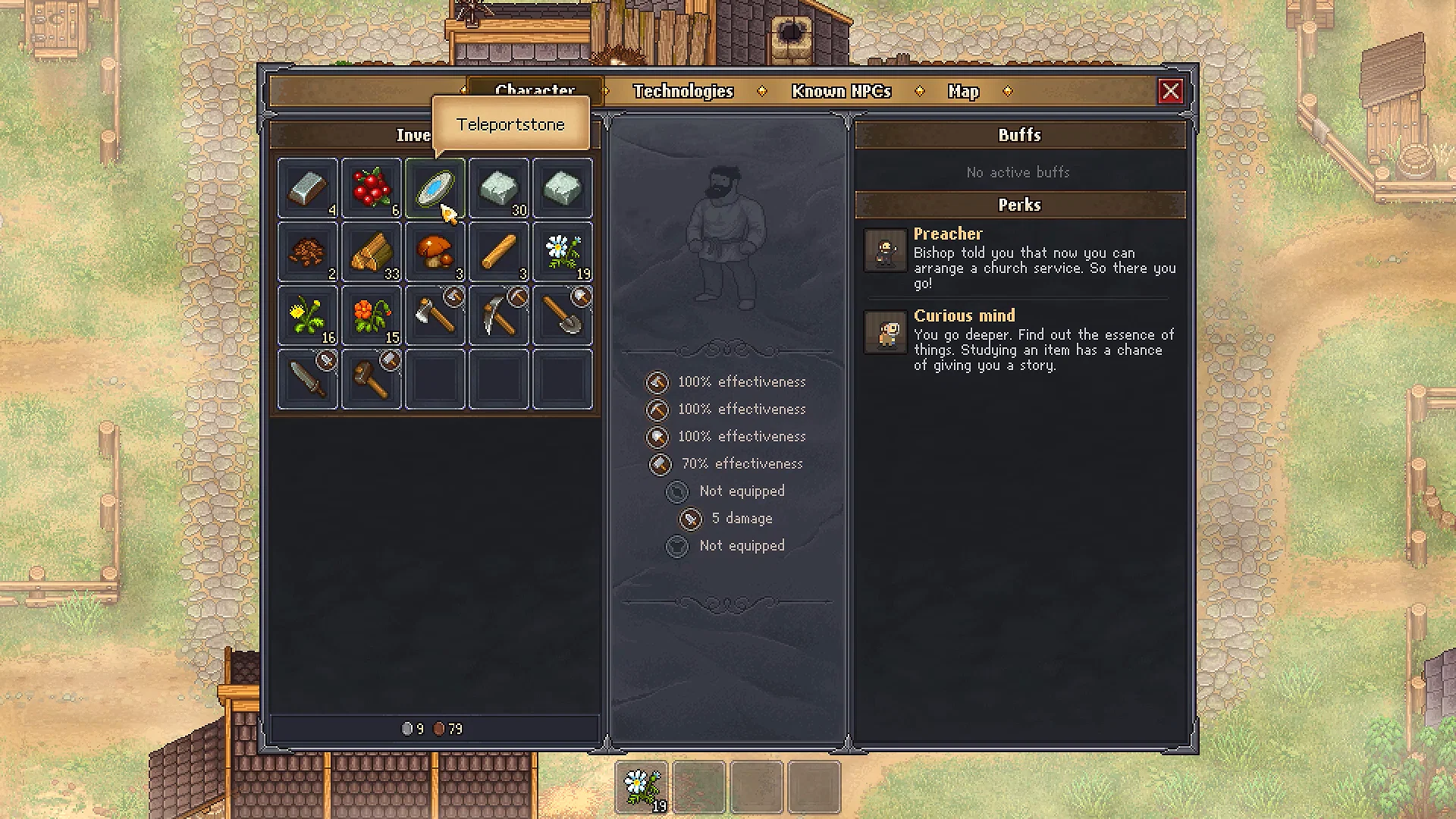Screen dimensions: 1456x819
Task: Select the knife weapon slot item
Action: coord(308,378)
